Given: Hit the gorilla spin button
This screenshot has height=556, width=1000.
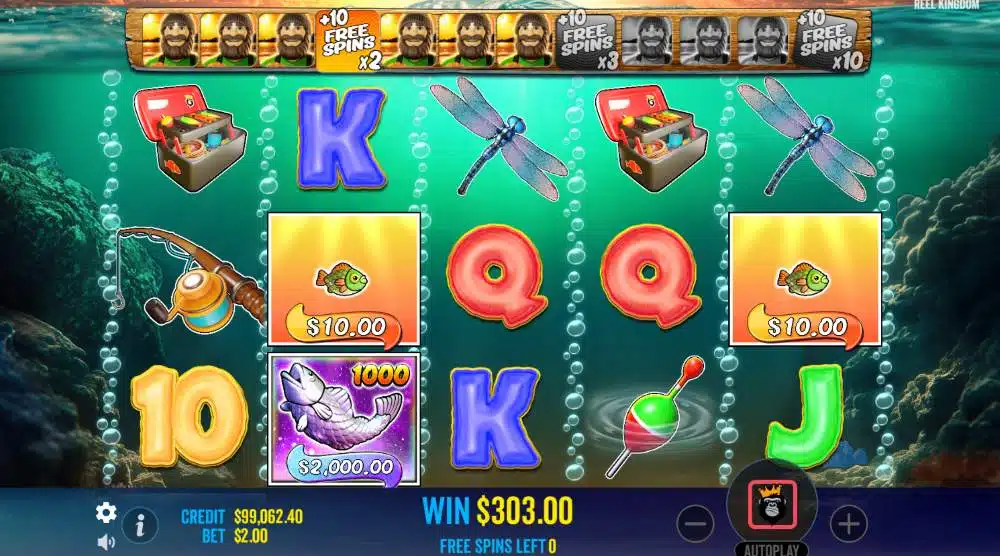Looking at the screenshot, I should 771,503.
